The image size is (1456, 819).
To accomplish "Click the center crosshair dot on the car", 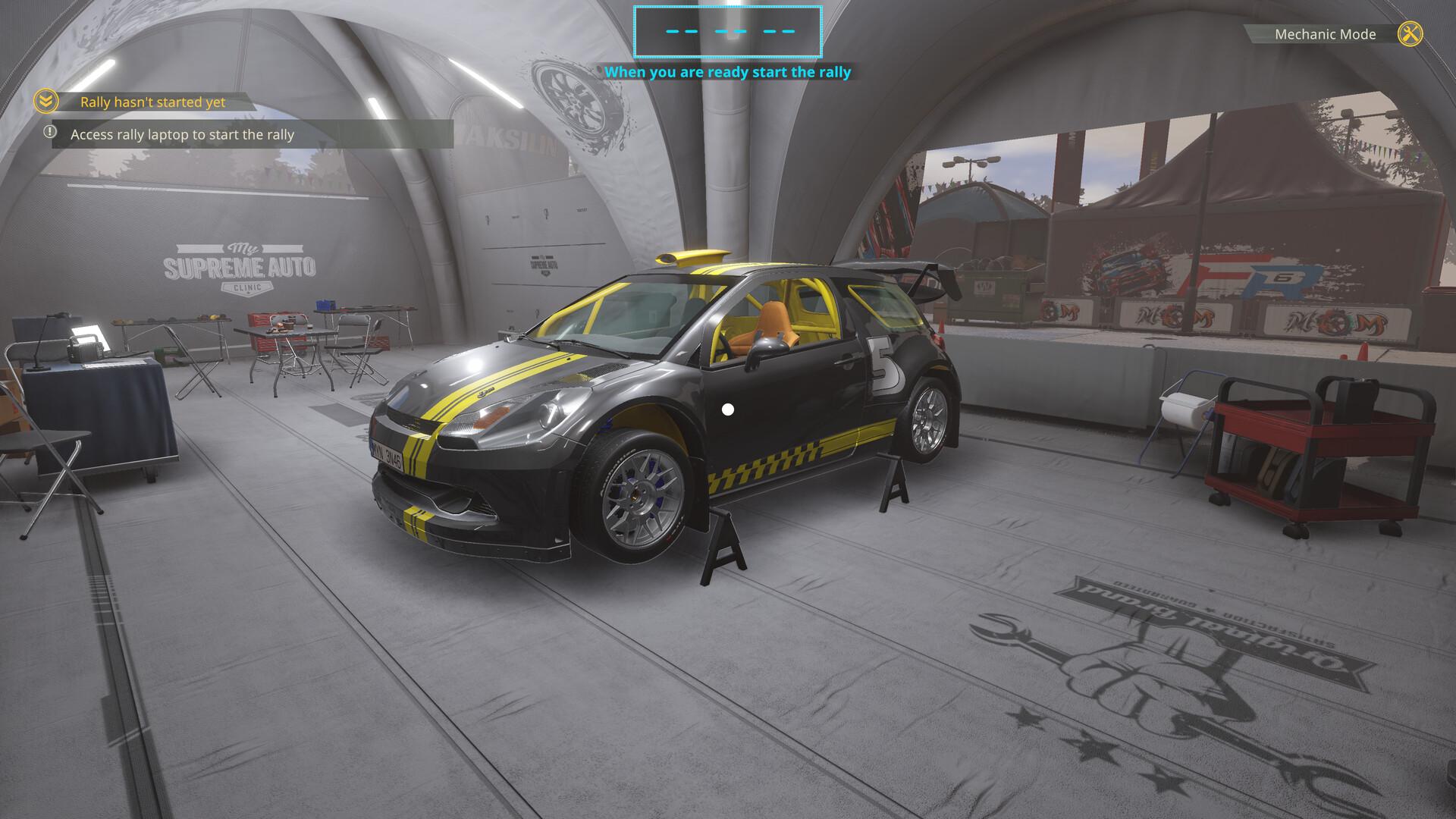I will 727,409.
